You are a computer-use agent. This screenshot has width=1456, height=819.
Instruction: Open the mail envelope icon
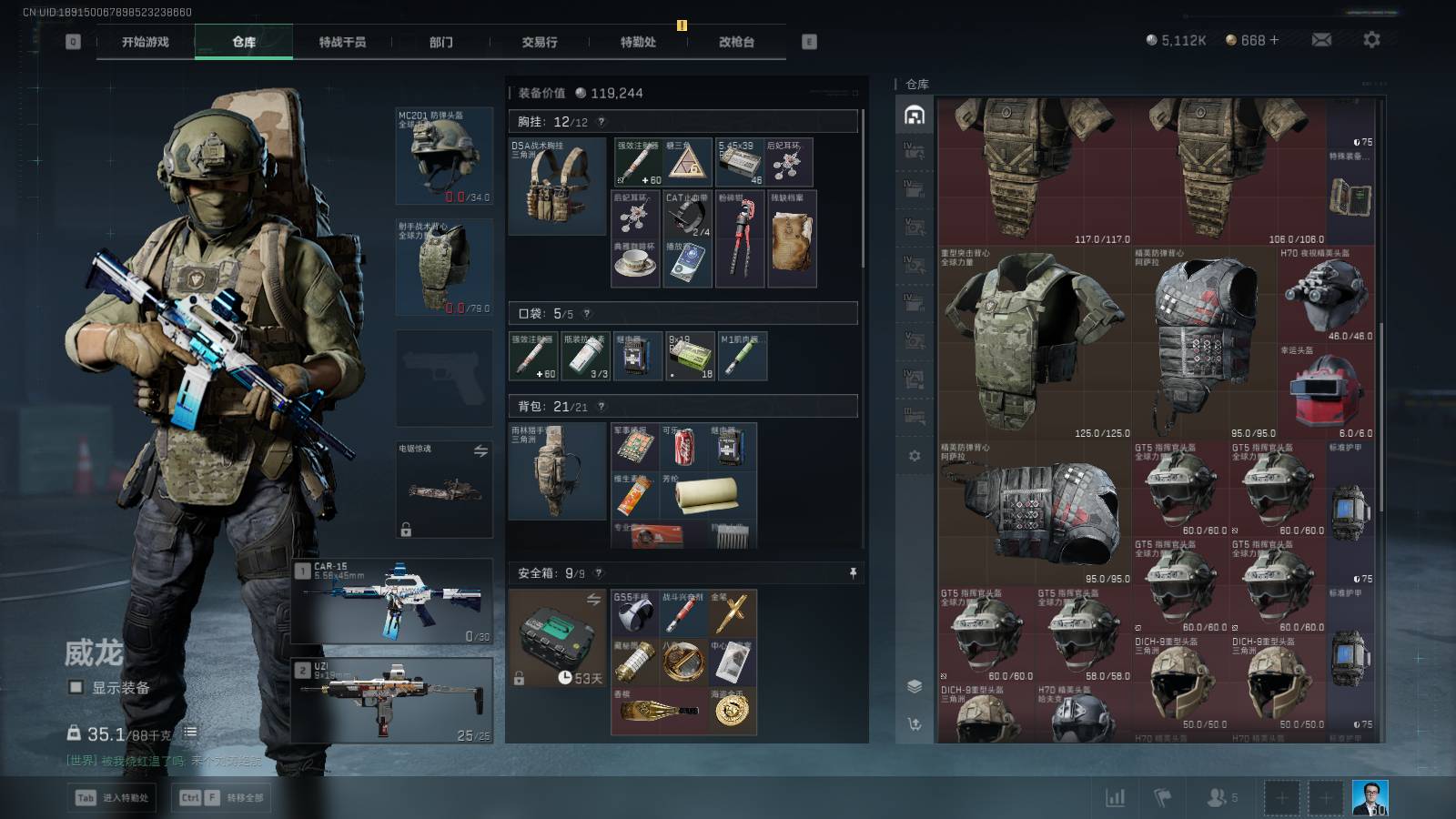[1321, 40]
